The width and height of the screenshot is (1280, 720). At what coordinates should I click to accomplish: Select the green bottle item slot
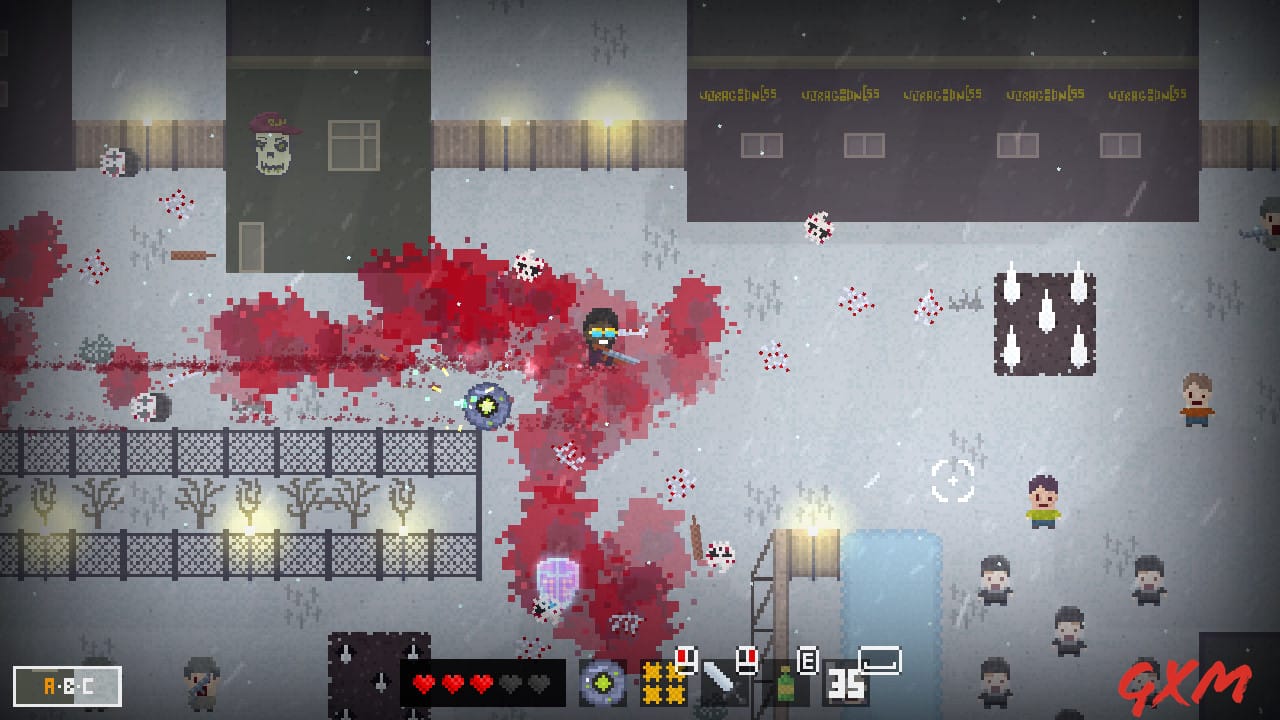(785, 685)
